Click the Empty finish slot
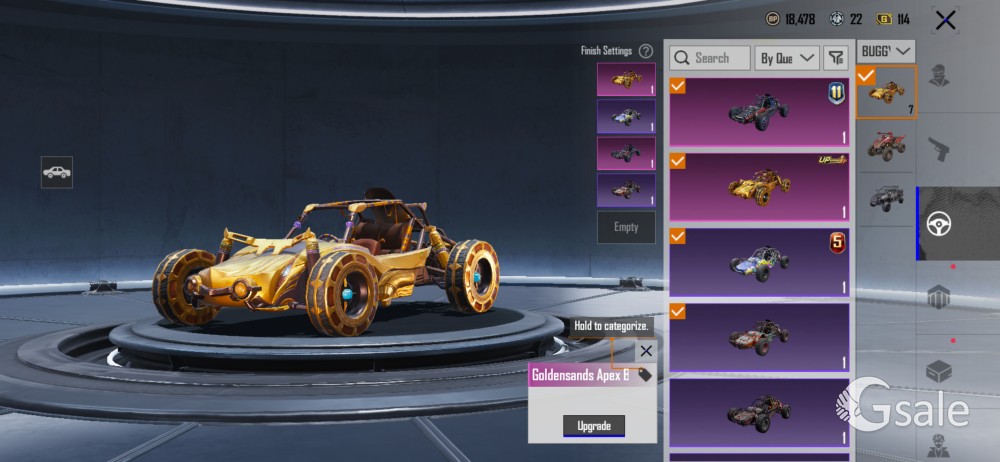 click(x=626, y=227)
